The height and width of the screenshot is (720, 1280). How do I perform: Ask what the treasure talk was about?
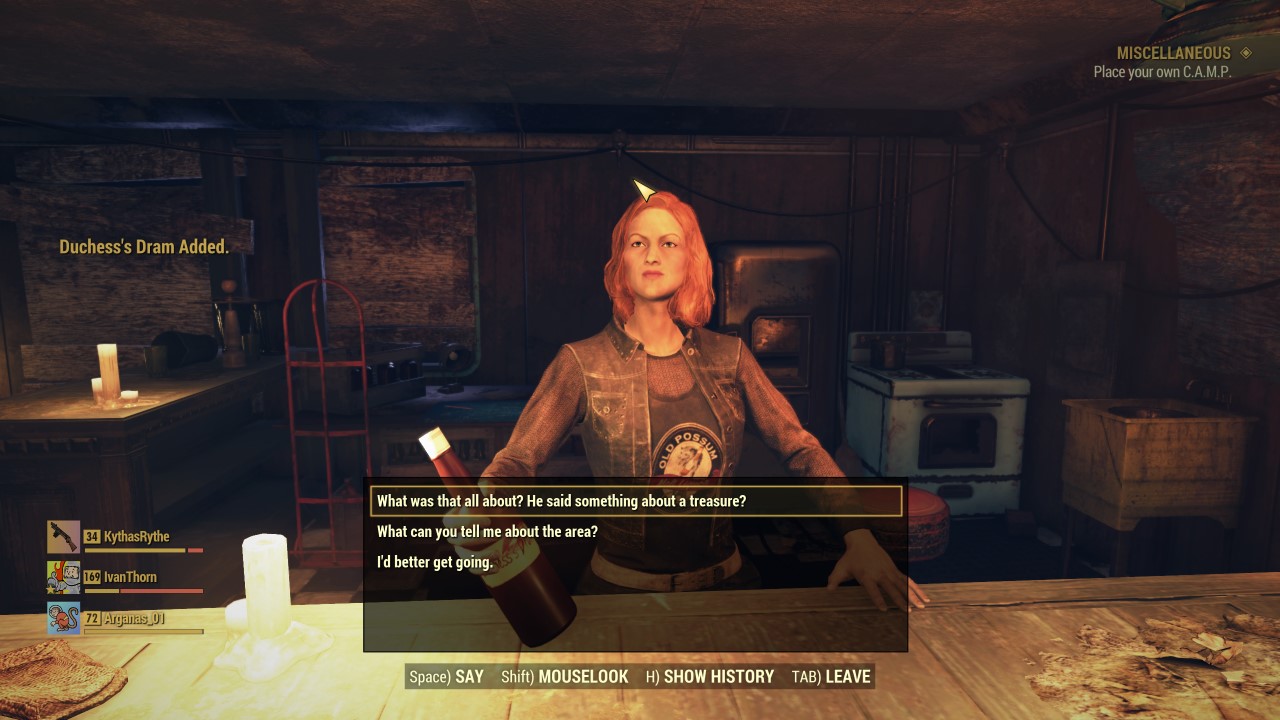[x=561, y=501]
